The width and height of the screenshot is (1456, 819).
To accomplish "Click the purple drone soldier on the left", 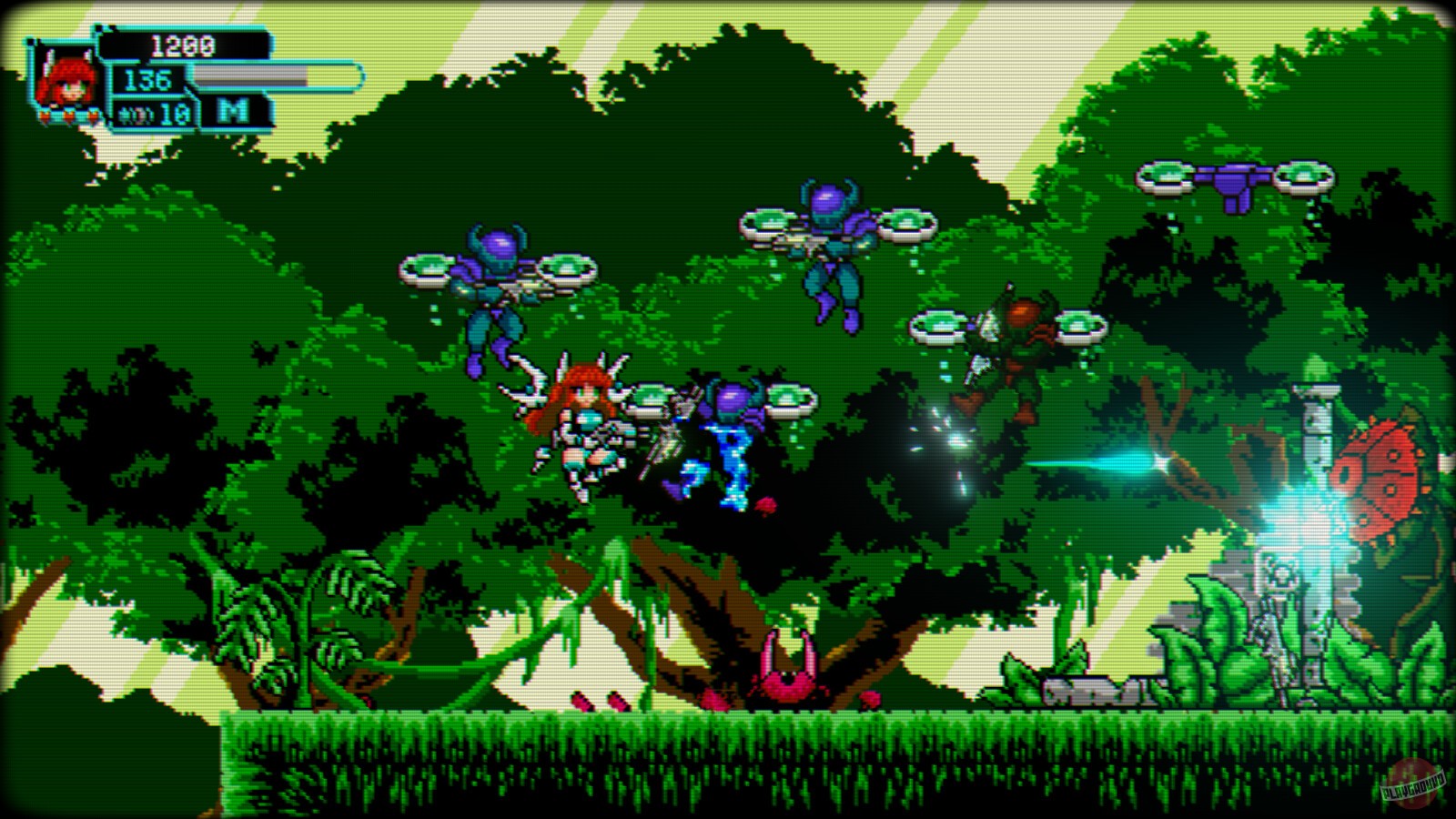I will (x=496, y=282).
